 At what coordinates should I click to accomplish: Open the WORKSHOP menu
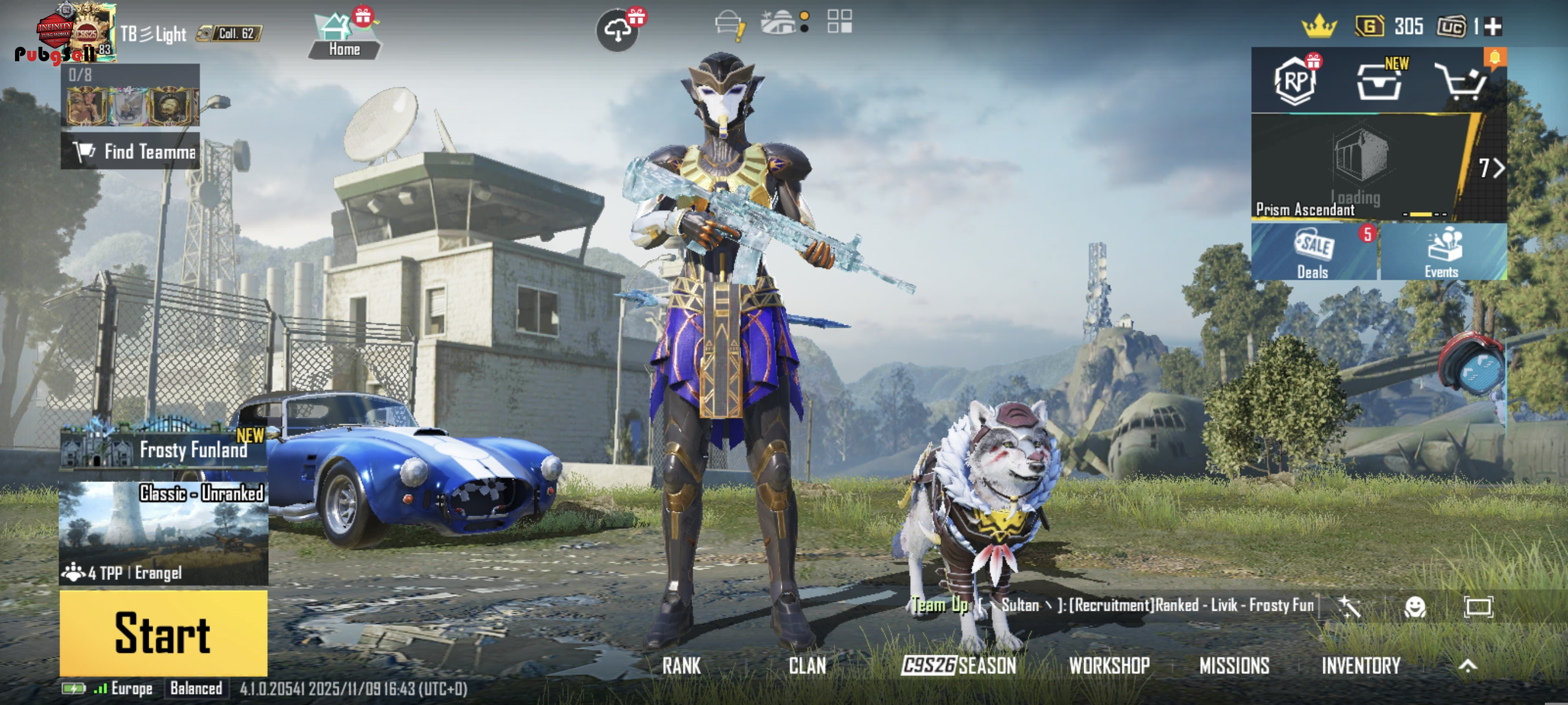1109,666
